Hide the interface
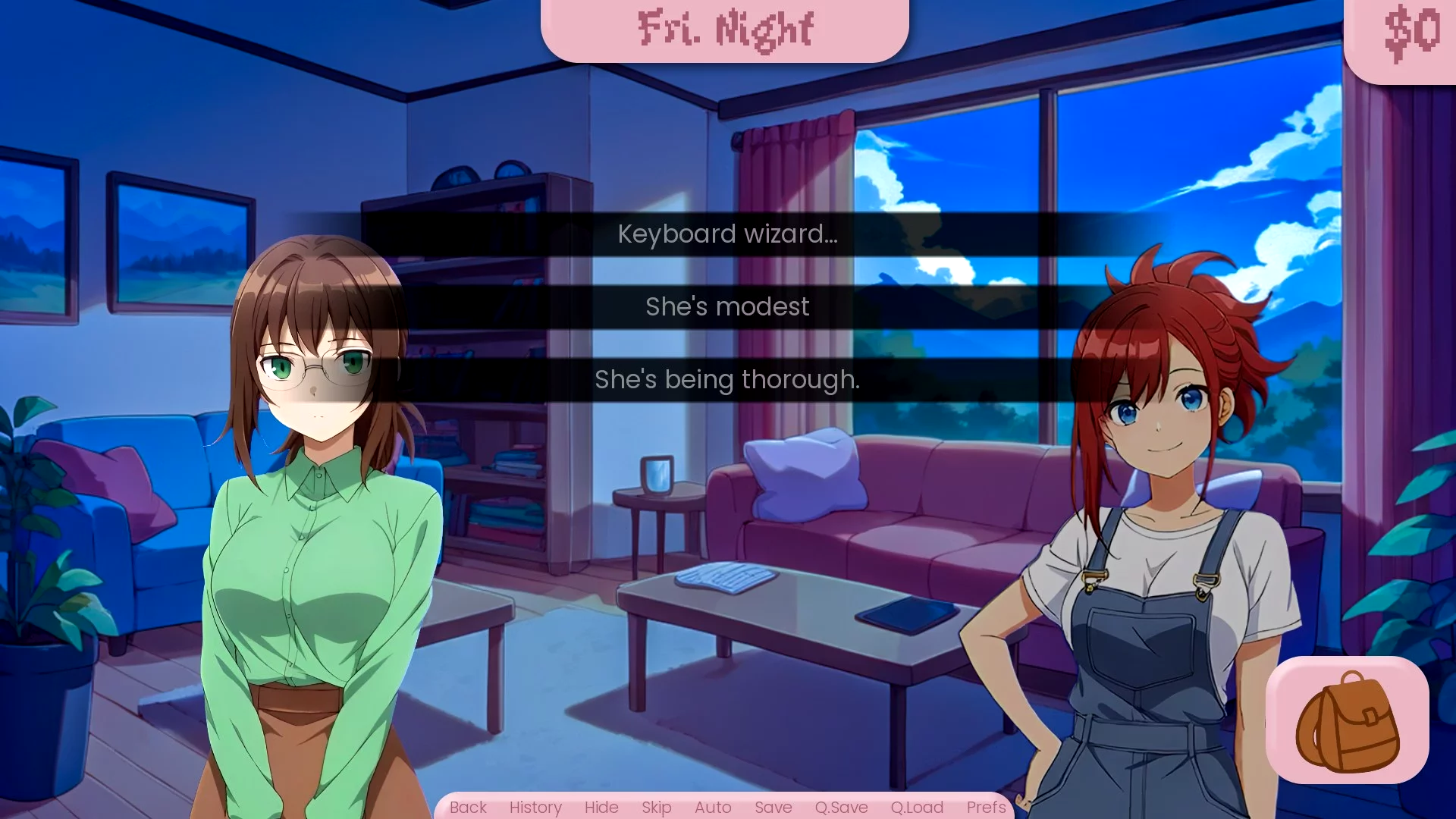The image size is (1456, 819). [601, 808]
